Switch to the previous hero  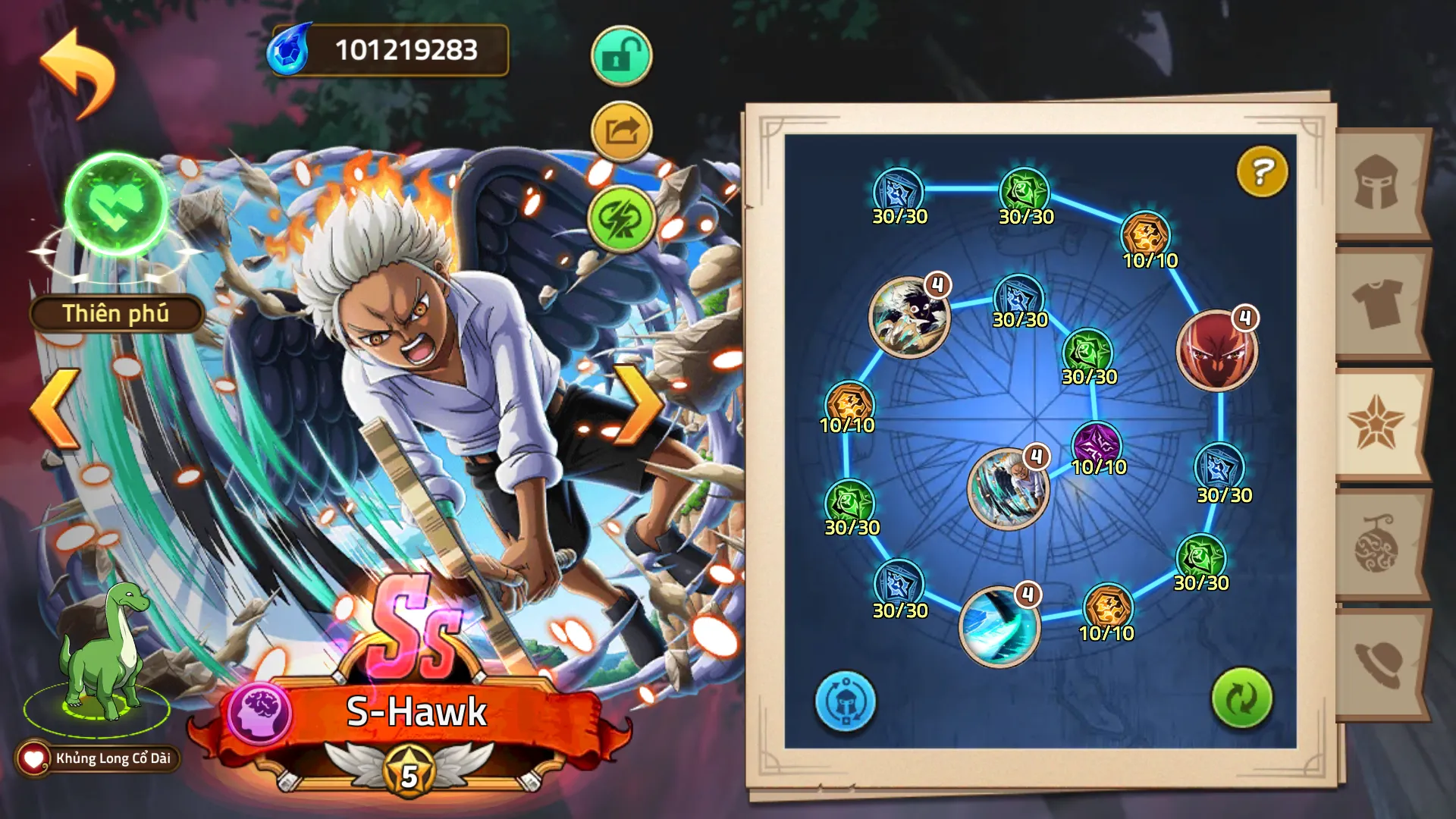[x=55, y=409]
